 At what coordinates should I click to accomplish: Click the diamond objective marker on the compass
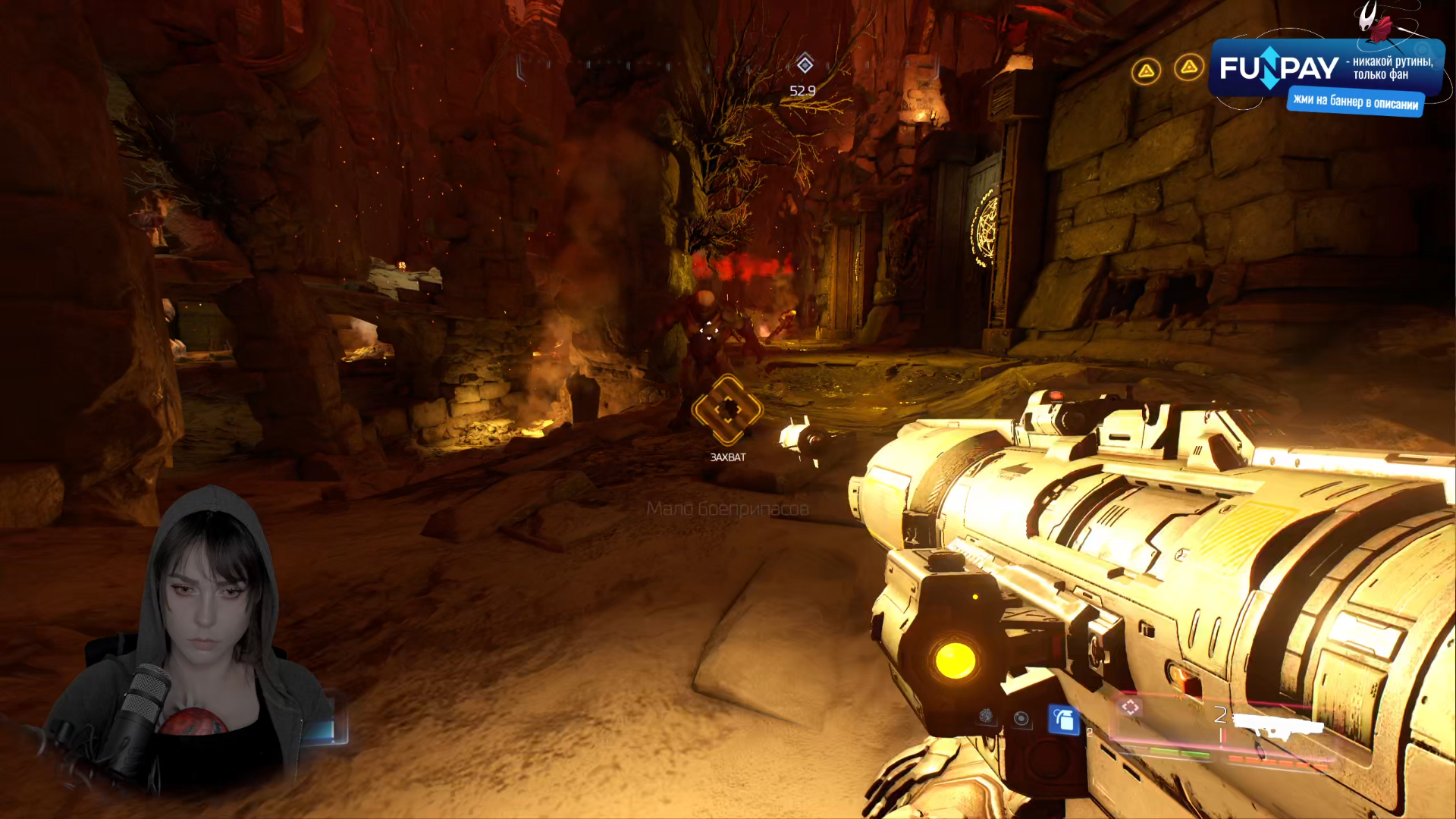[x=805, y=64]
